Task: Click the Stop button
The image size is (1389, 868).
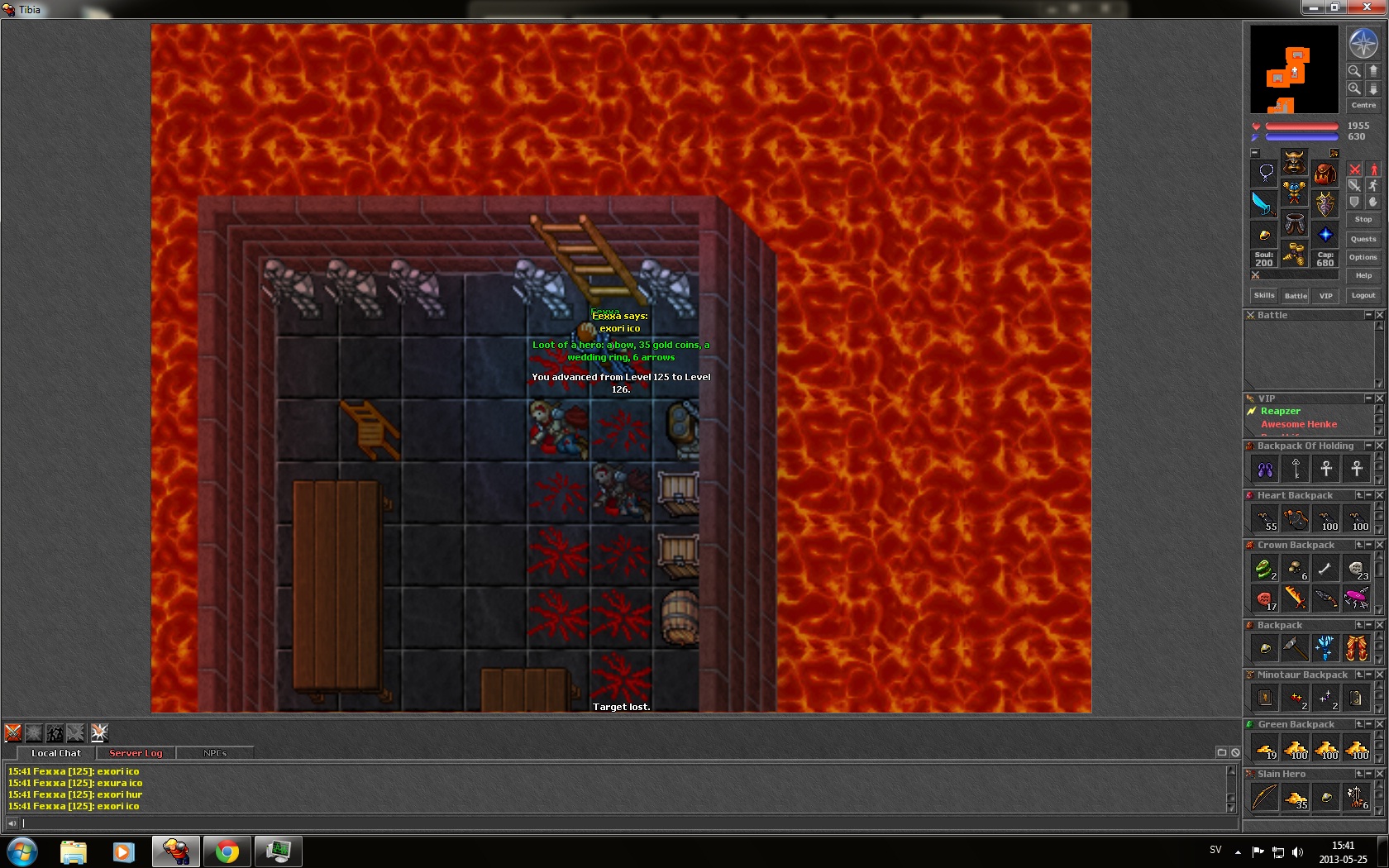Action: (1363, 219)
